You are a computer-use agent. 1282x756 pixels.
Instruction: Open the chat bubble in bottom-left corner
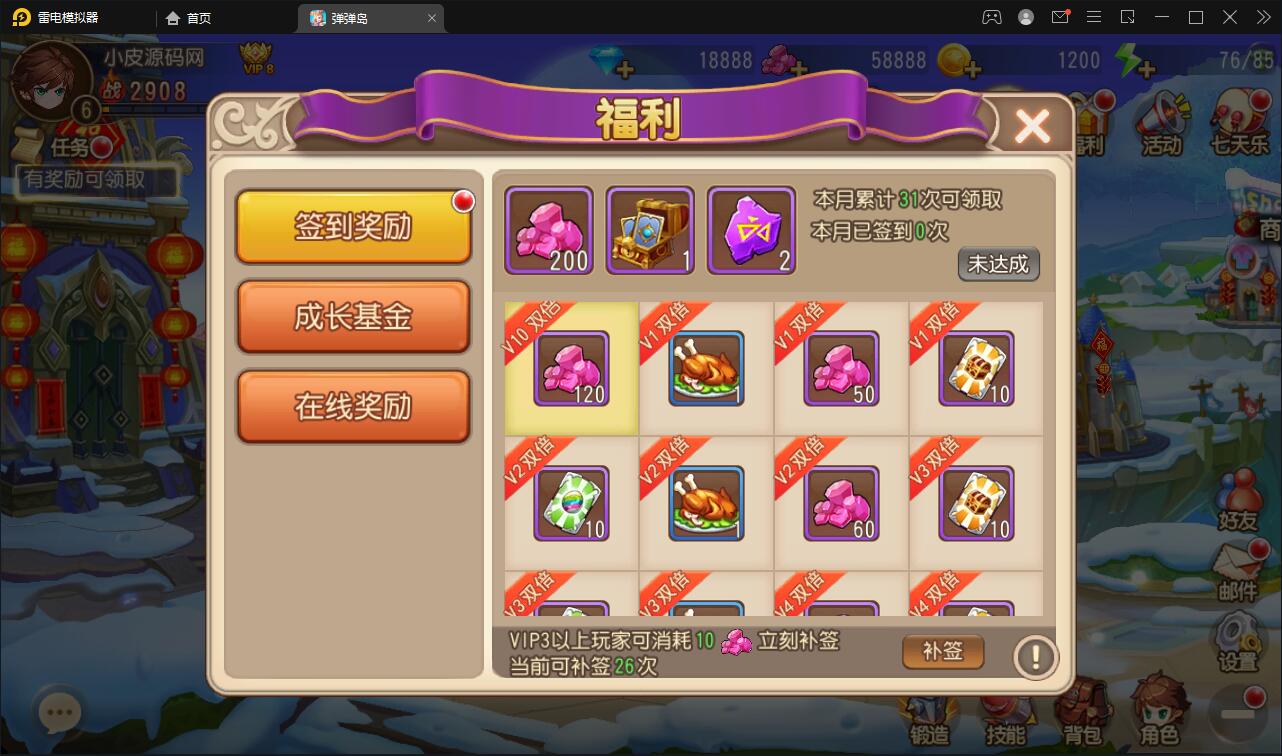[x=58, y=710]
